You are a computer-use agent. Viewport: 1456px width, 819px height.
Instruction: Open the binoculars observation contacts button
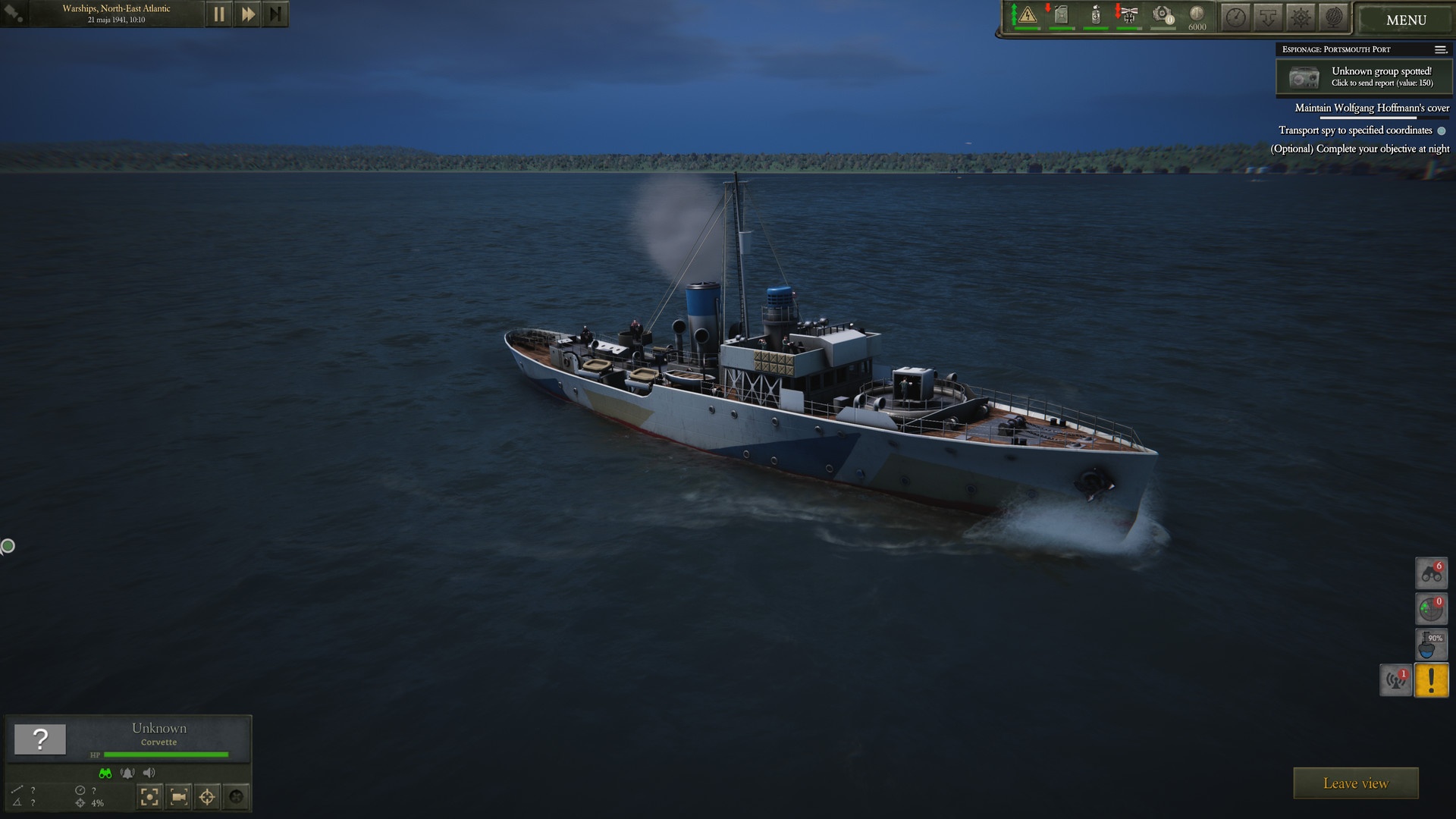tap(1431, 573)
